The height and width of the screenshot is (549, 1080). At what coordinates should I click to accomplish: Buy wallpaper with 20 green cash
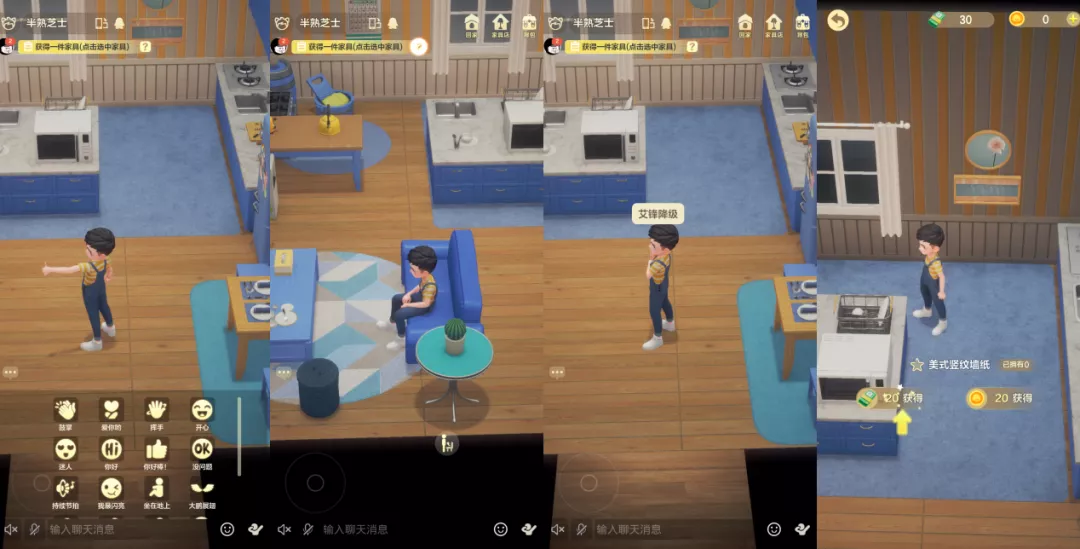click(x=890, y=398)
